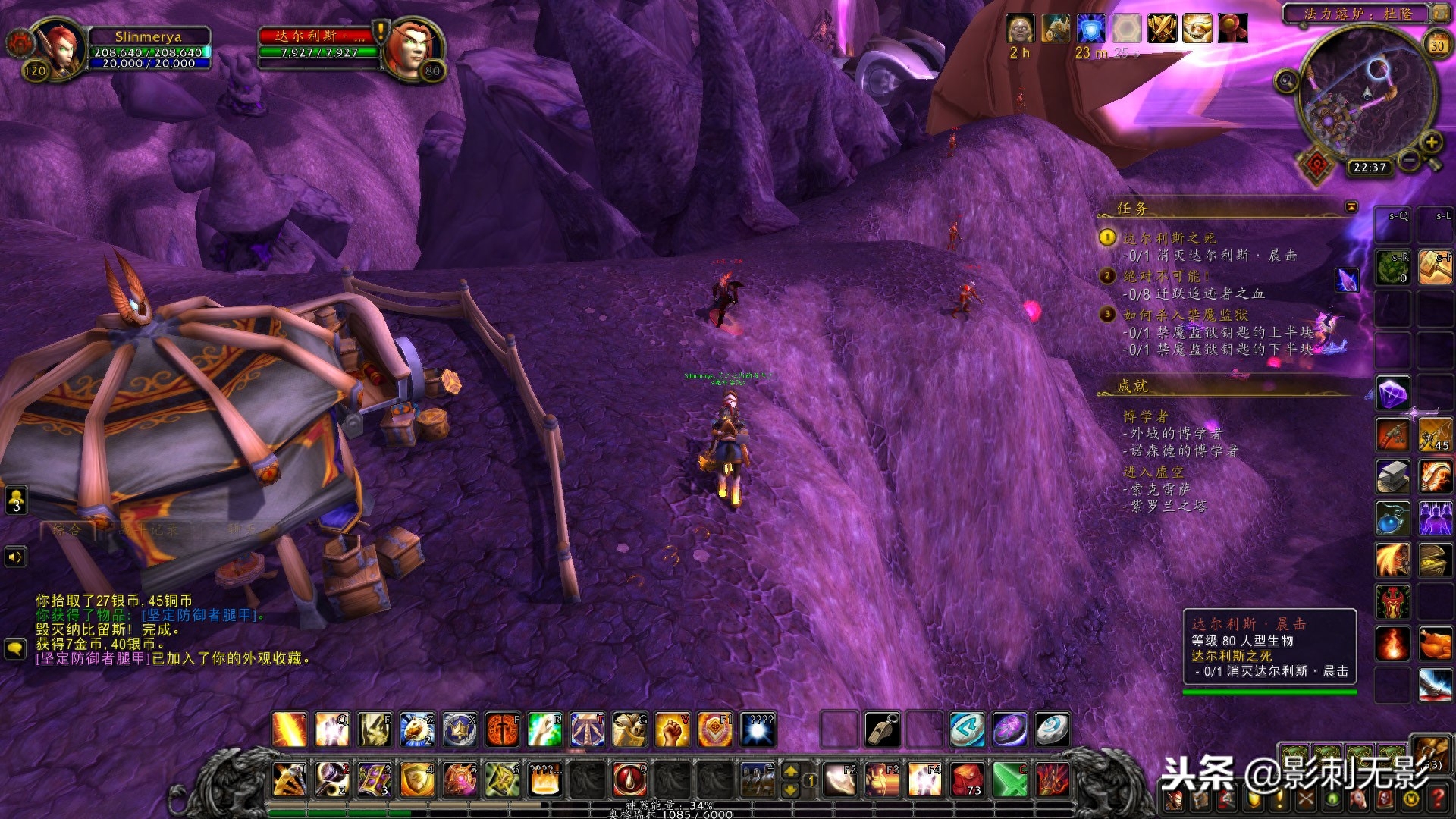Image resolution: width=1456 pixels, height=819 pixels.
Task: Toggle the minimap tracking magnifier button
Action: point(1286,80)
